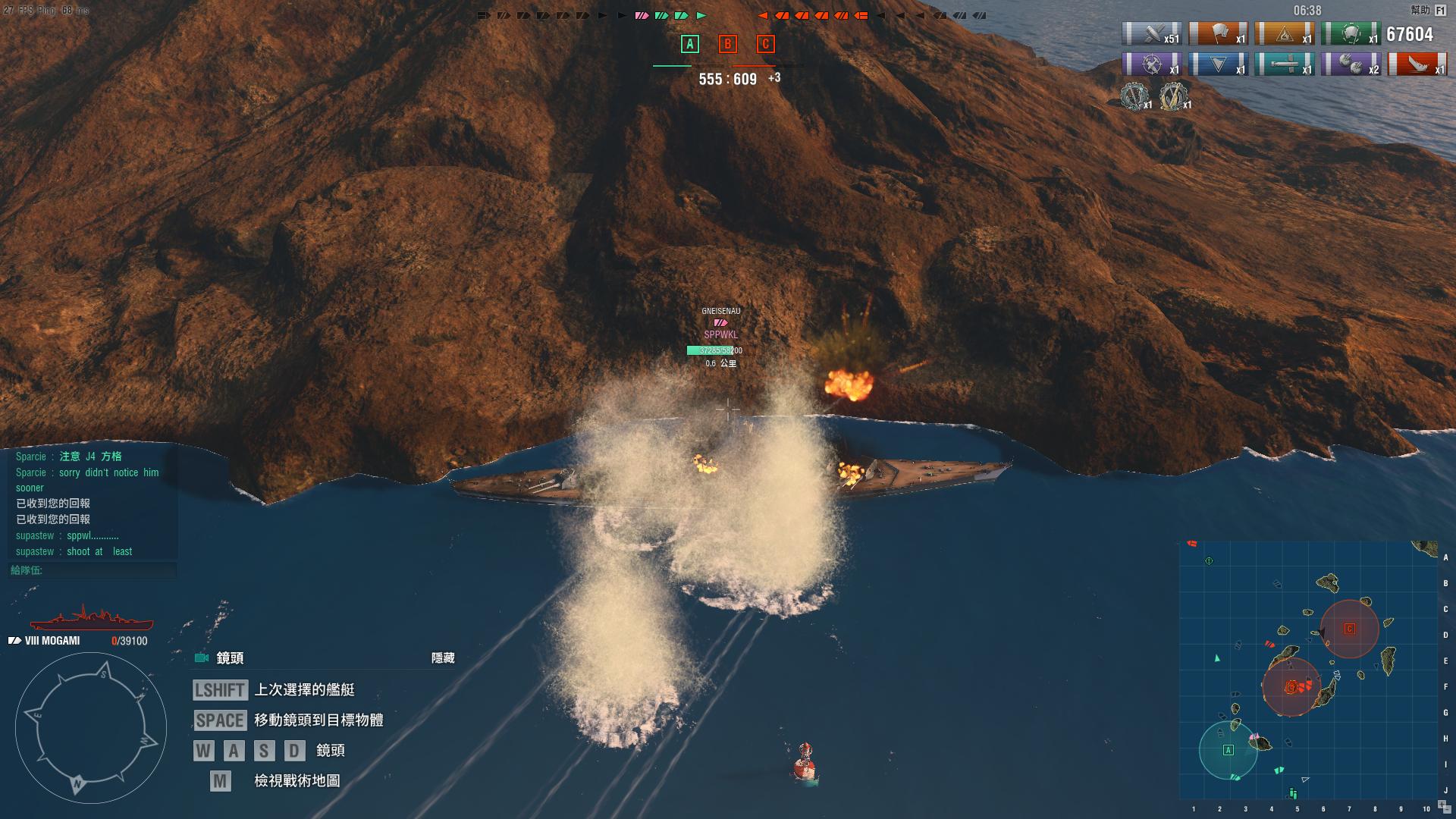1456x819 pixels.
Task: Select the shell hits ribbon with x51
Action: [1151, 34]
